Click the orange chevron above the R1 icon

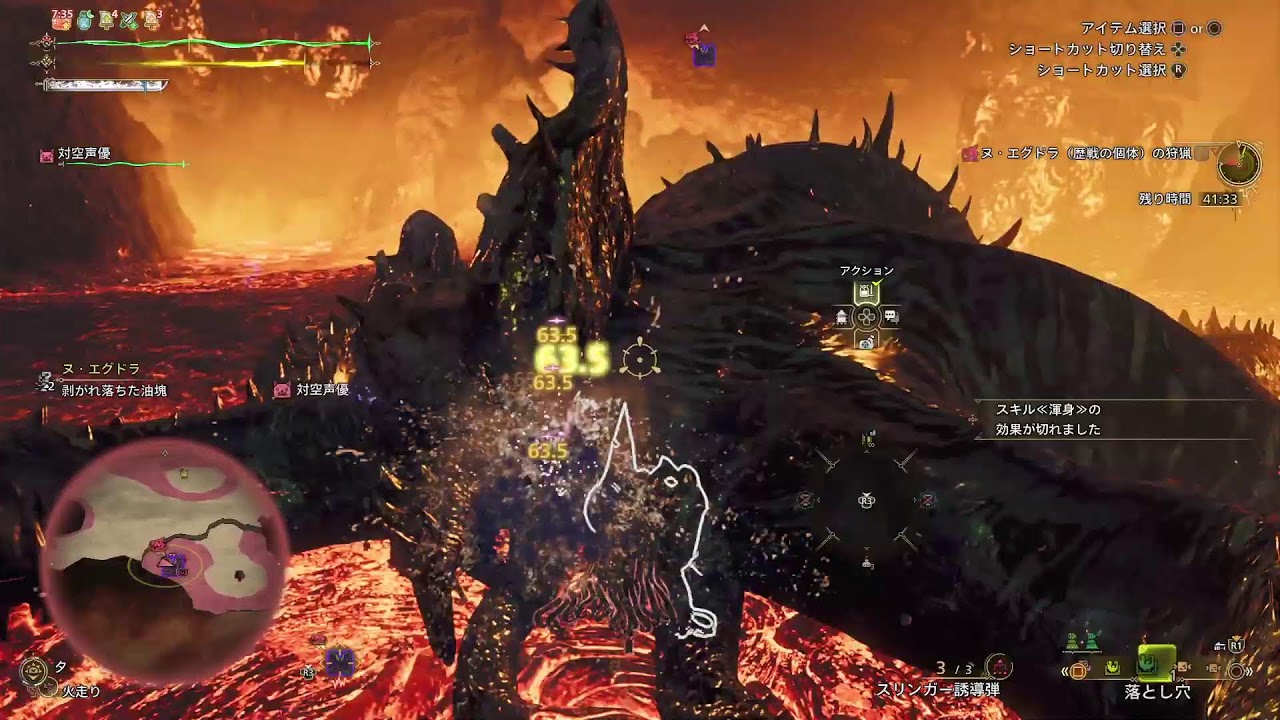coord(1236,638)
